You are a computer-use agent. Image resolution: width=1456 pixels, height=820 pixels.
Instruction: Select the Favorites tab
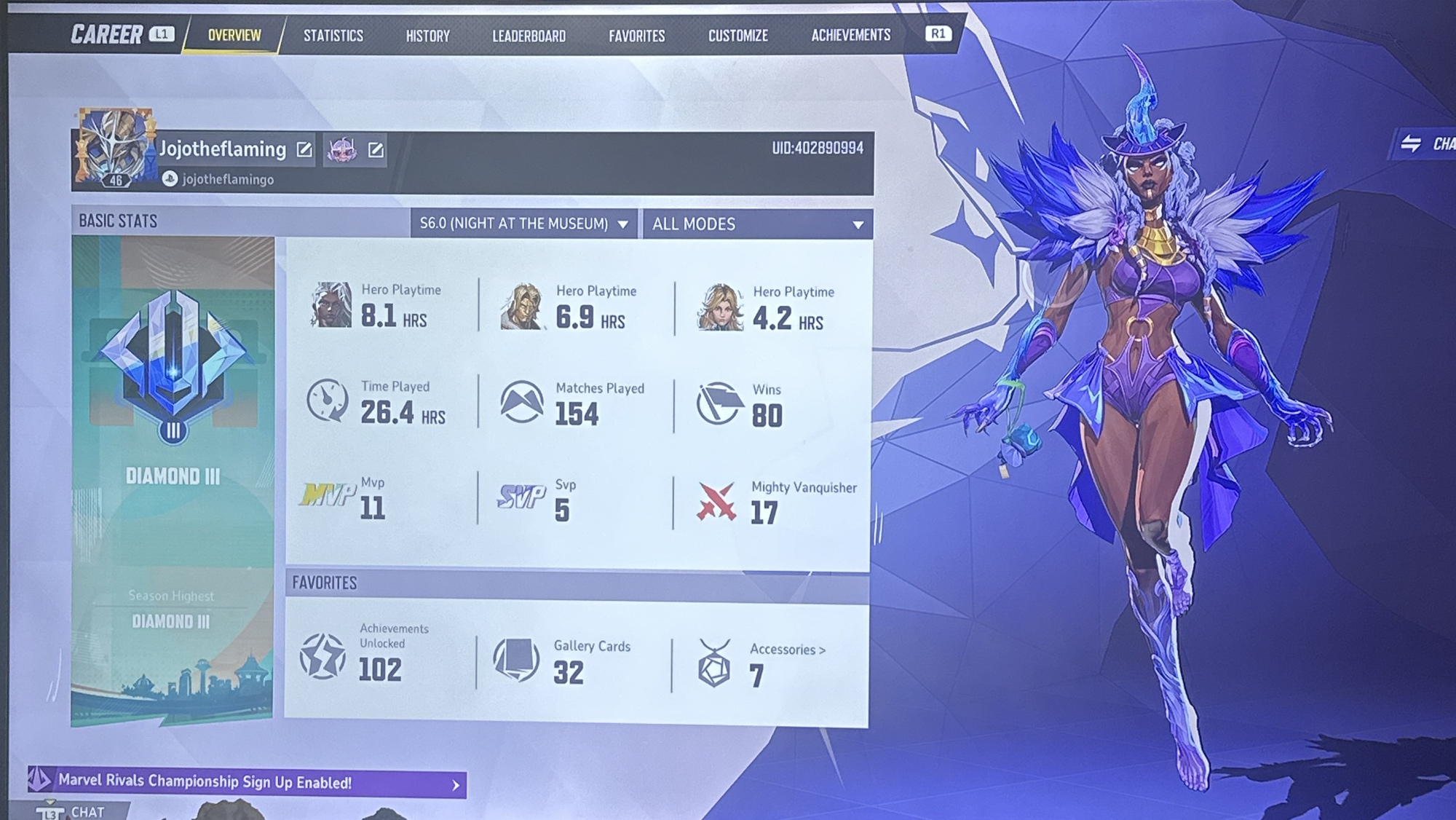coord(636,36)
